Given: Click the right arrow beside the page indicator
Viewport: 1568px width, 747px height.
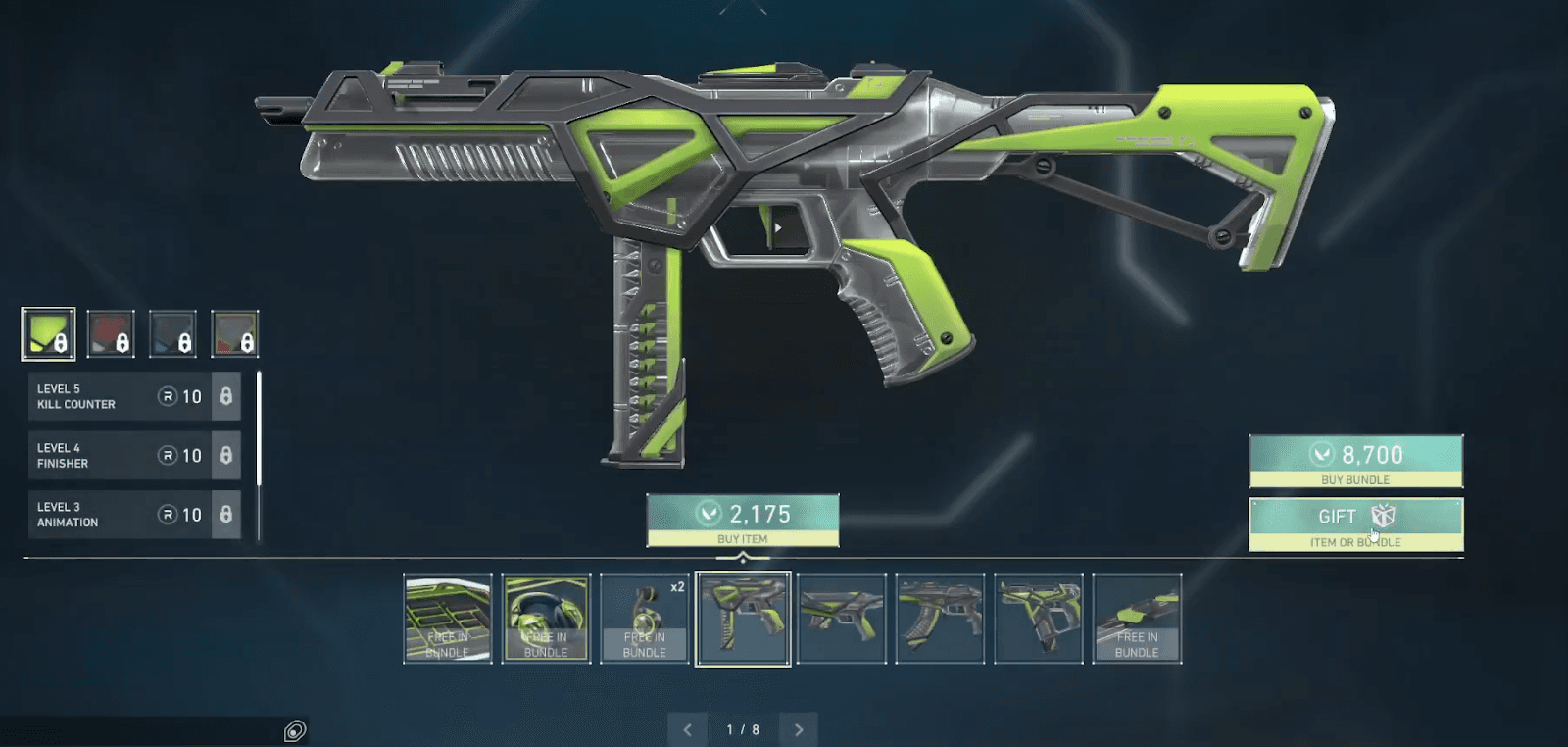Looking at the screenshot, I should [797, 729].
